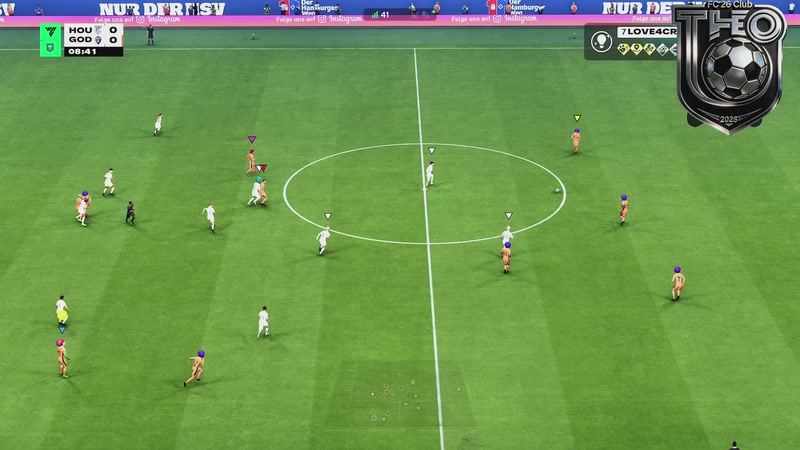The image size is (800, 450).
Task: Click the lightbulb icon beside 7LOVE4CR
Action: 601,41
